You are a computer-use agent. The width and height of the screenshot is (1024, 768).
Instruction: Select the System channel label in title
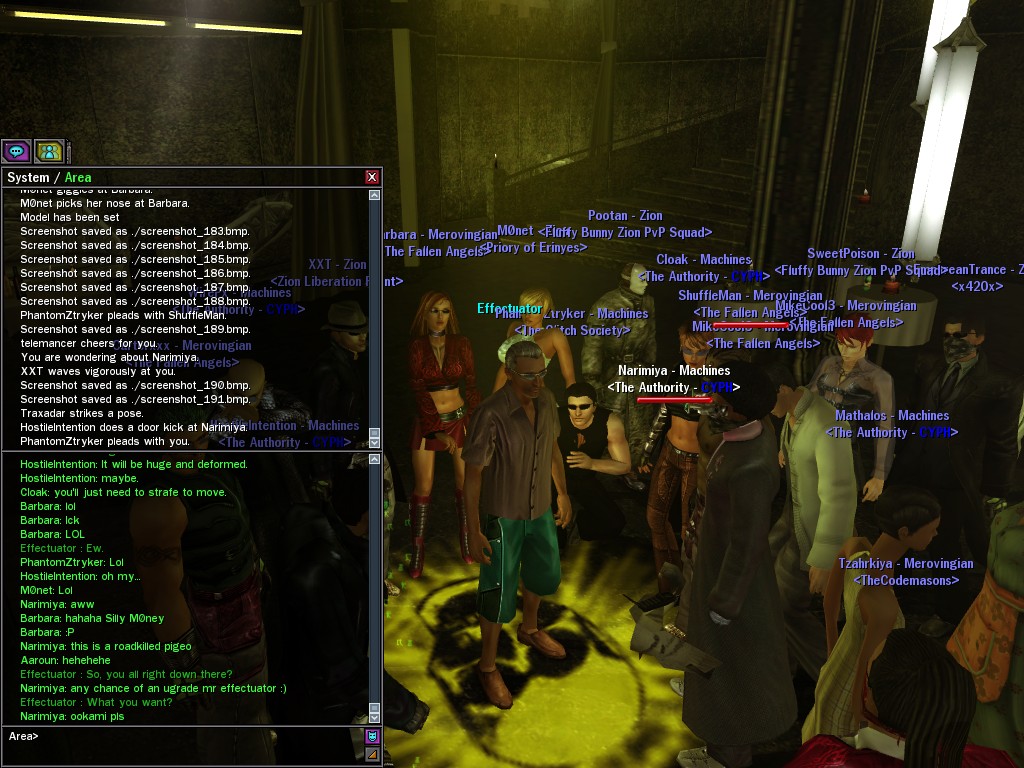pyautogui.click(x=28, y=178)
